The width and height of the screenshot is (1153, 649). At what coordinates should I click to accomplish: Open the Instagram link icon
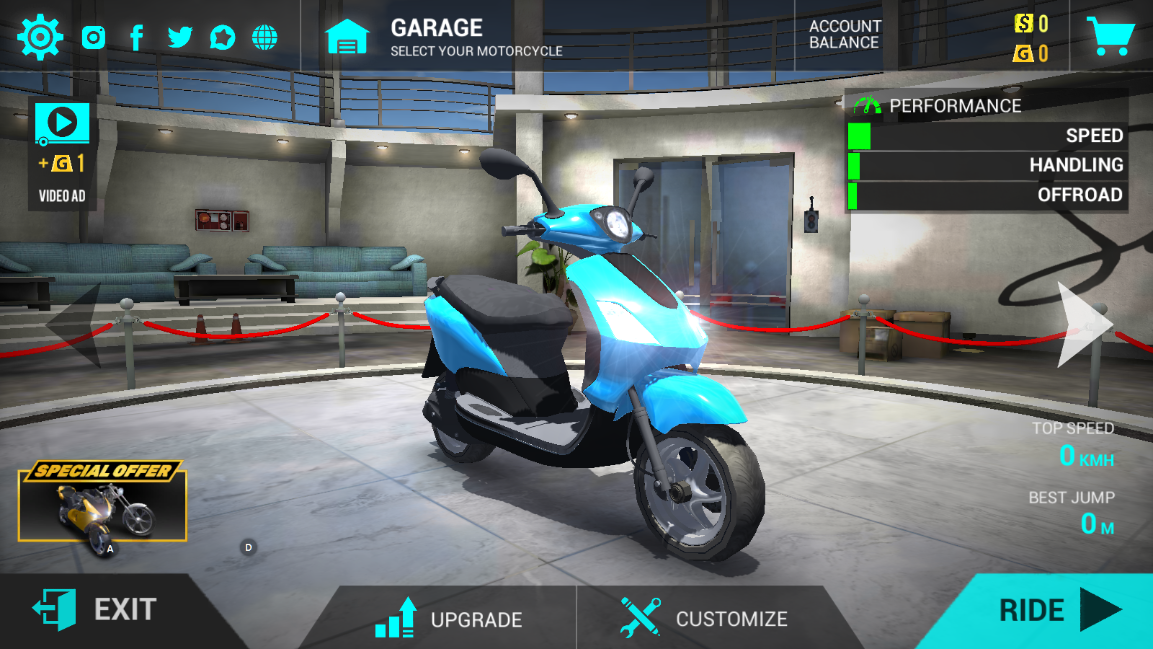point(94,38)
